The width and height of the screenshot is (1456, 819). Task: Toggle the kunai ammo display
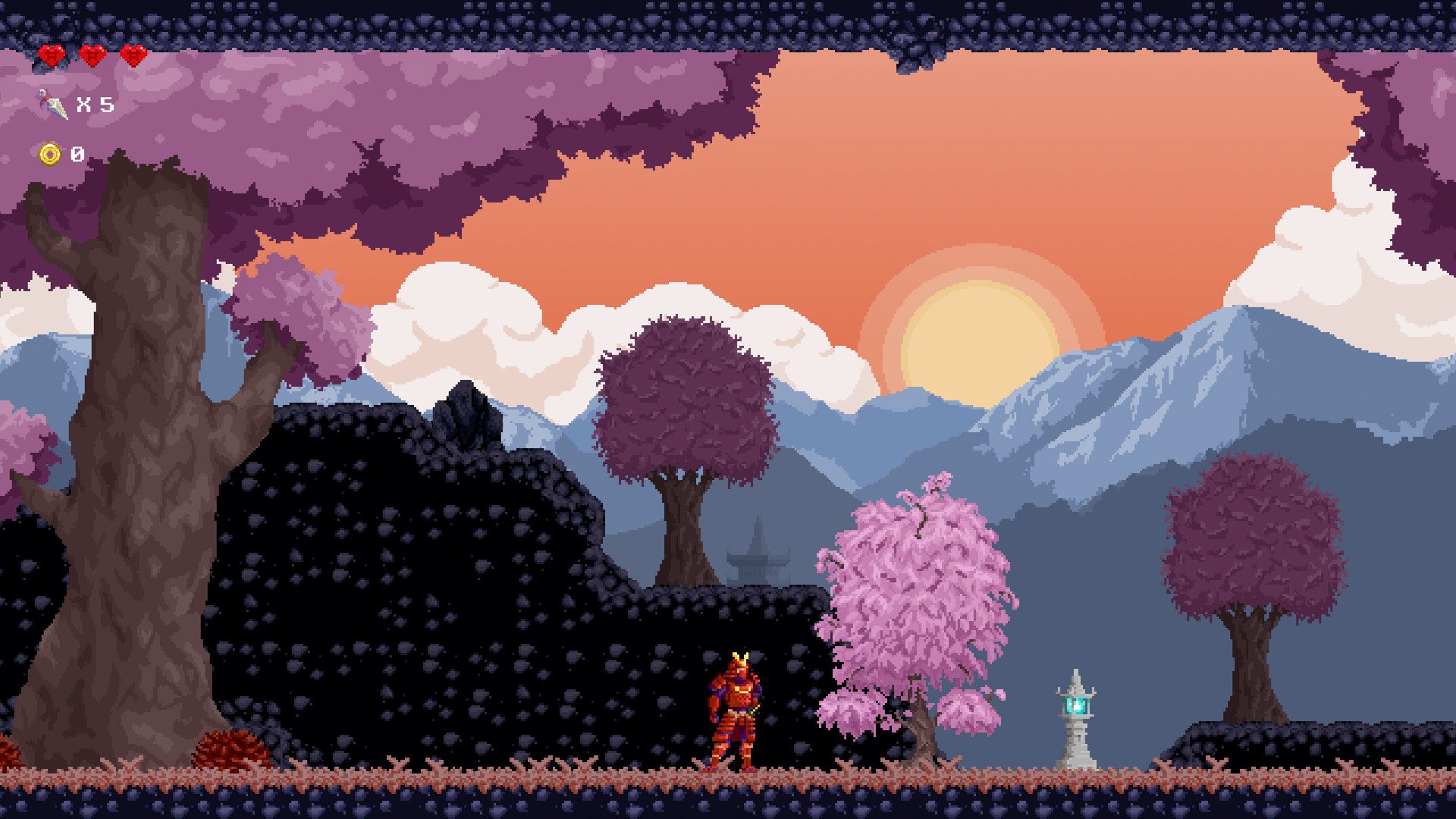[72, 104]
